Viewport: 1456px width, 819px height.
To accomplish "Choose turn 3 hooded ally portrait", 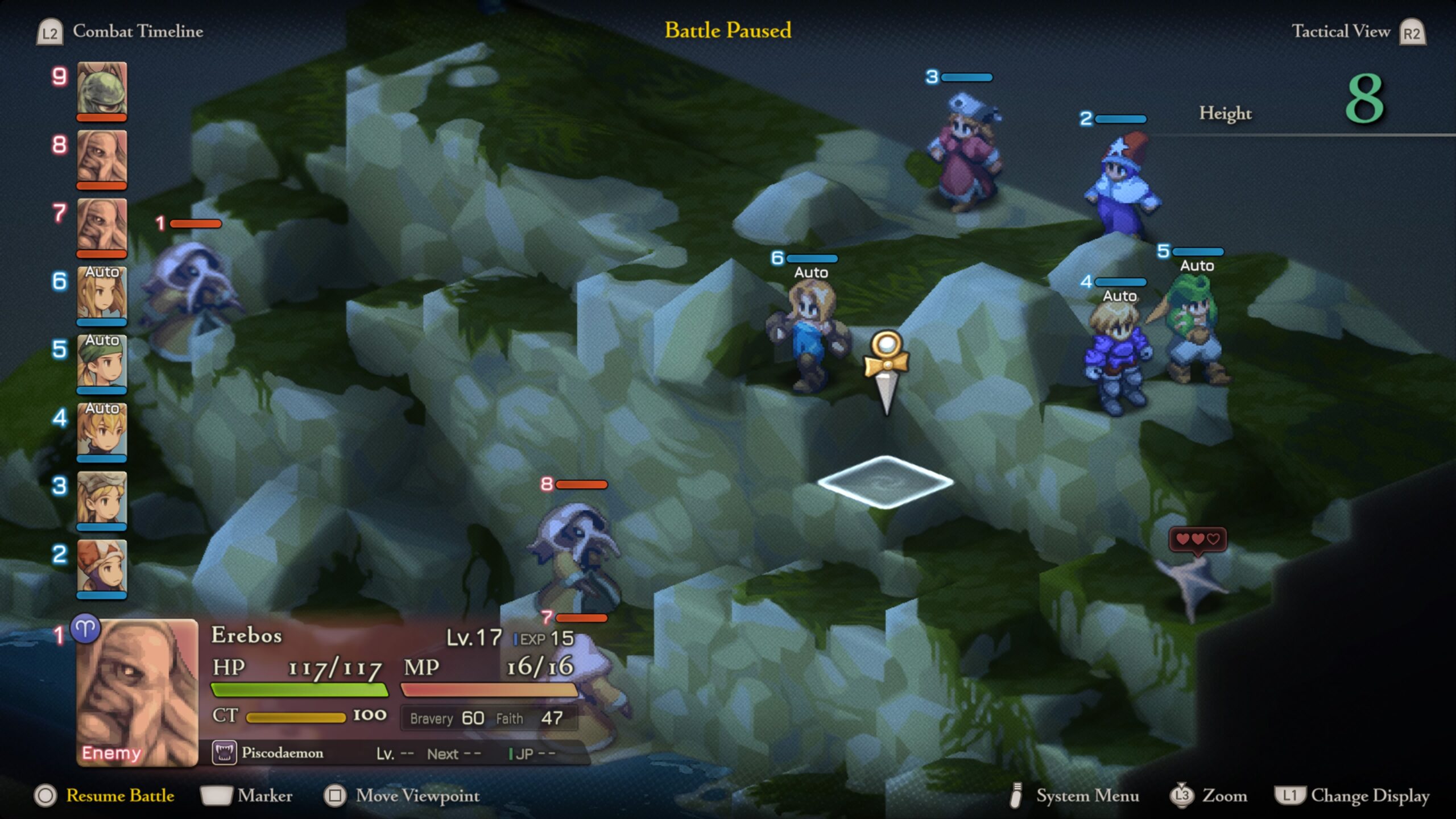I will pyautogui.click(x=102, y=499).
